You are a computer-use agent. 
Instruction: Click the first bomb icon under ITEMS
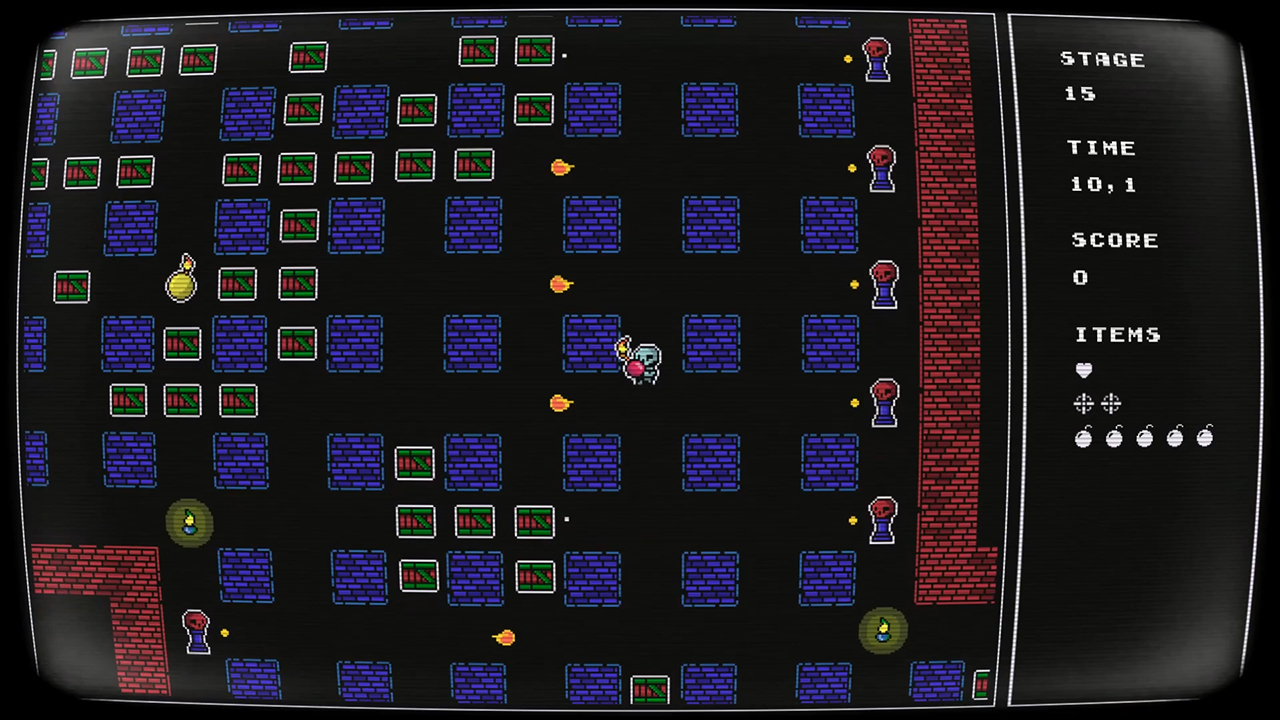1084,437
